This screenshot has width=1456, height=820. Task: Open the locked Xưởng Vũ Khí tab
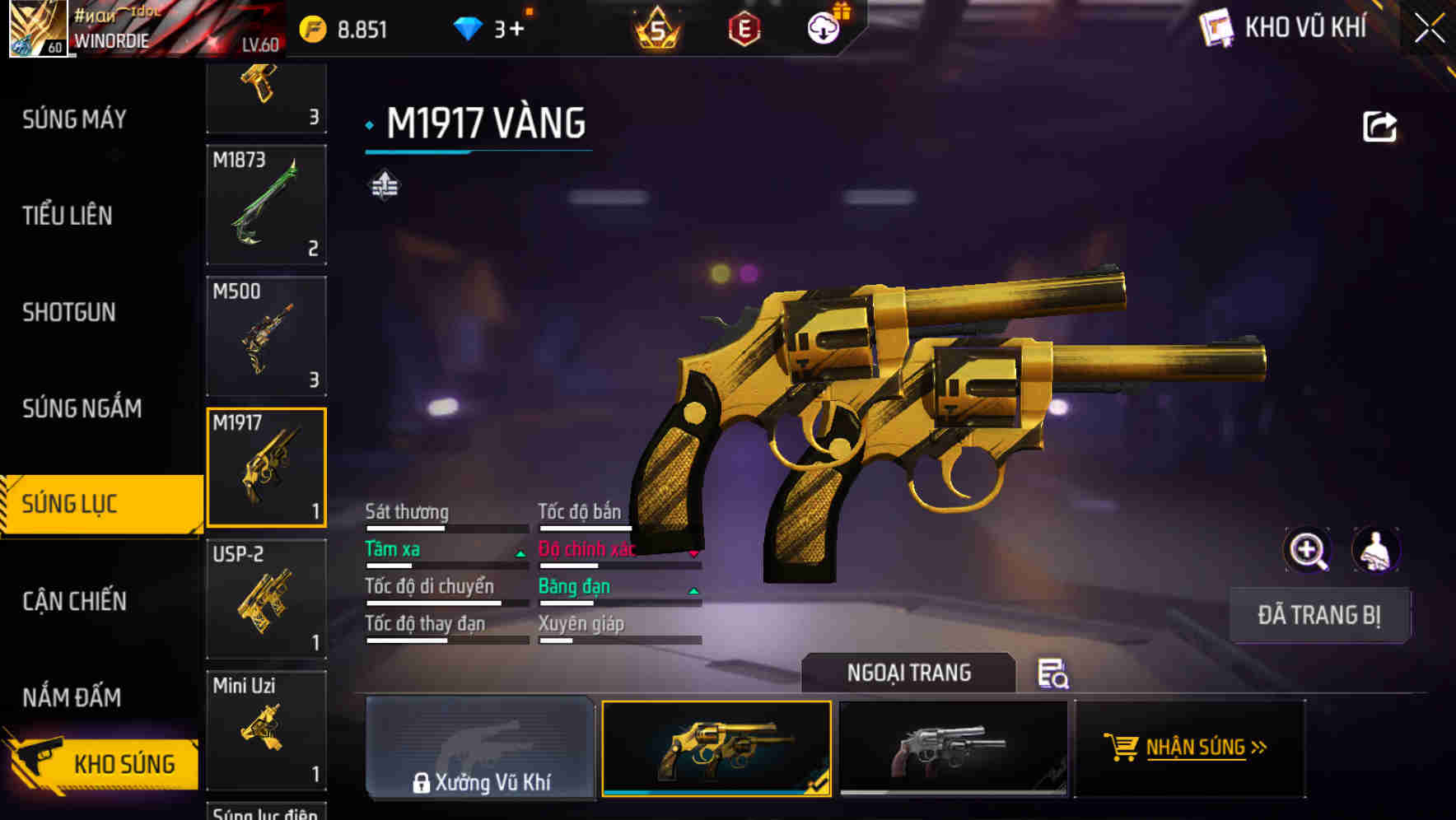(480, 749)
